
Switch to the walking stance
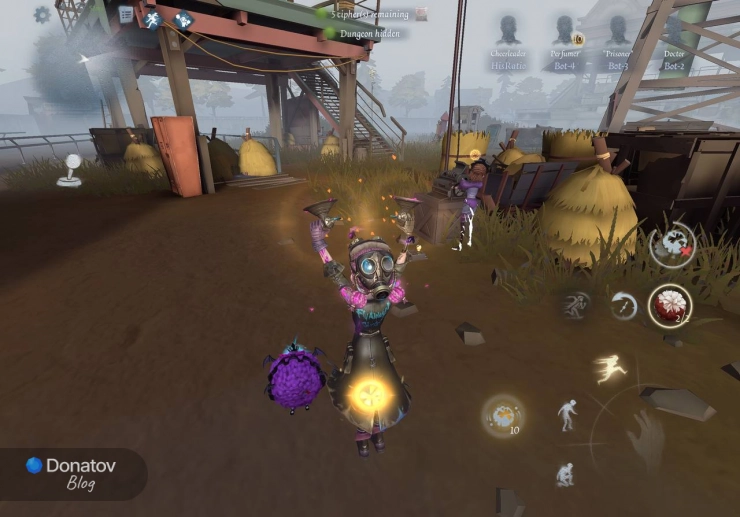coord(567,414)
